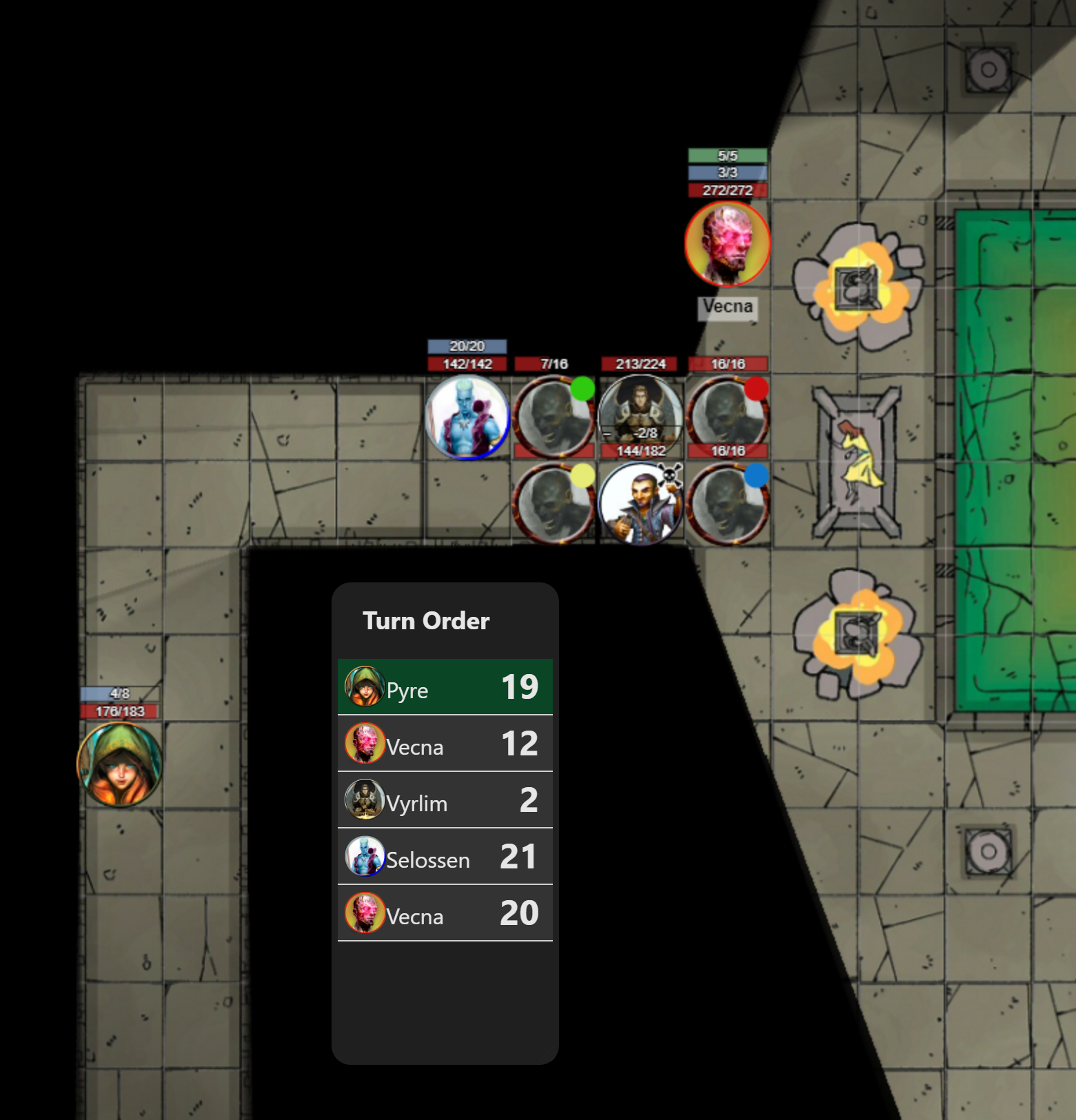
Task: Select the zombie token with red marker
Action: pos(727,417)
